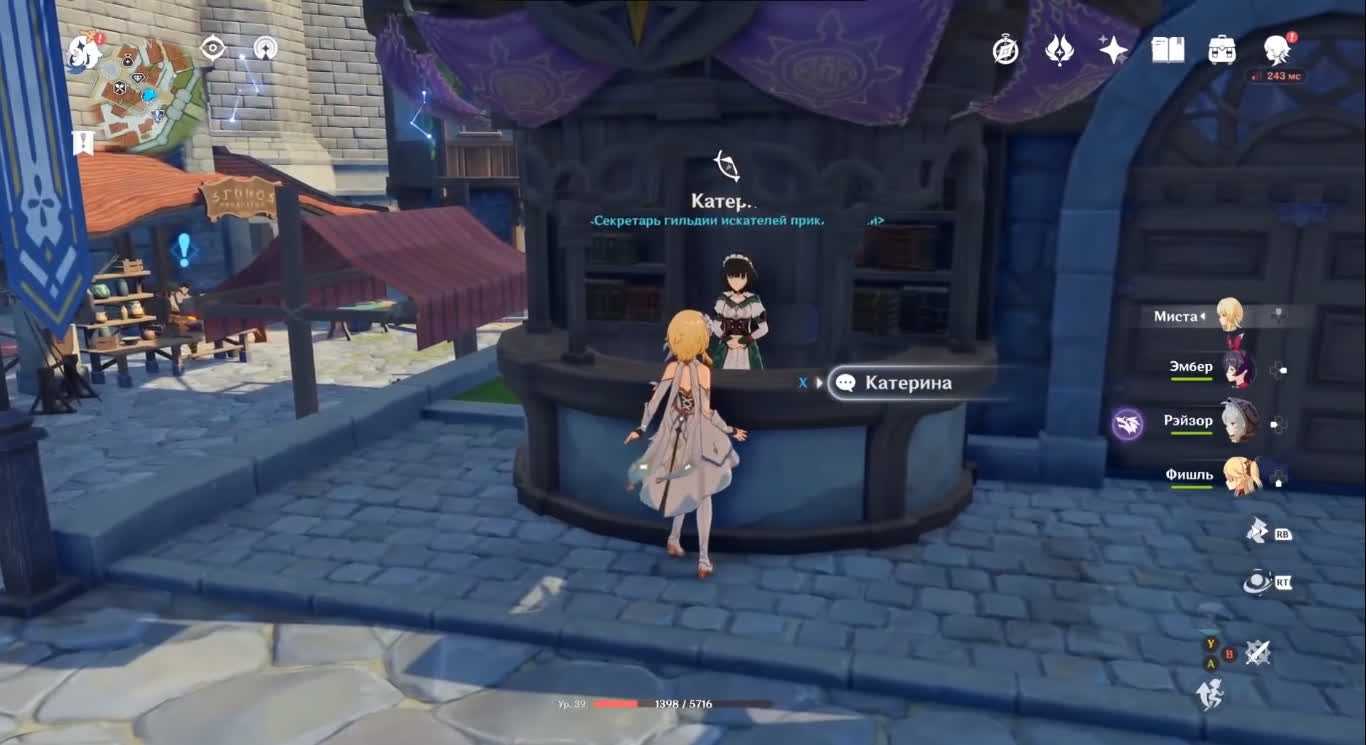The height and width of the screenshot is (745, 1366).
Task: Switch to party member Эмбер
Action: pyautogui.click(x=1240, y=369)
